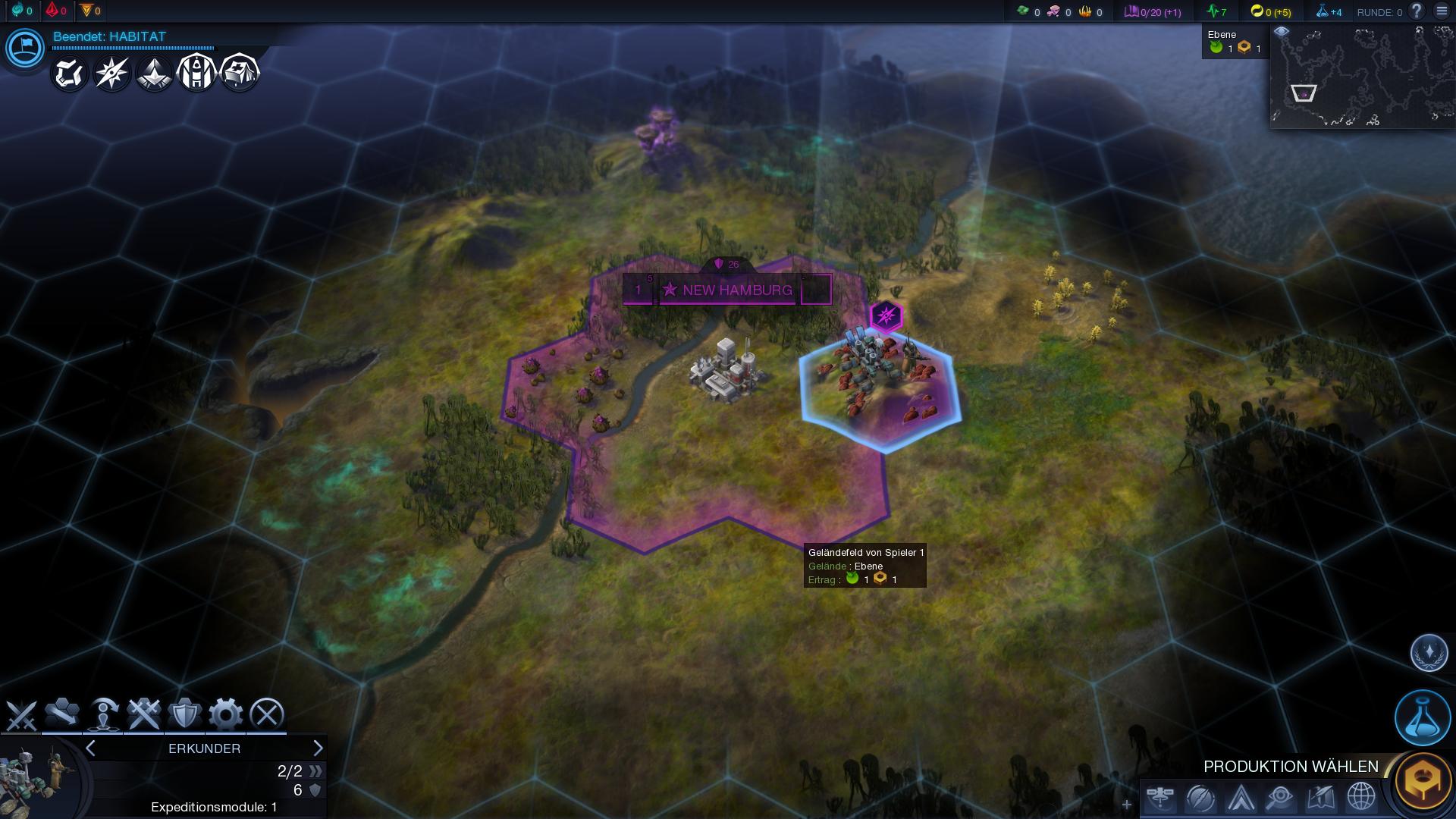Screen dimensions: 1456x819
Task: Open the research flask button
Action: (1422, 718)
